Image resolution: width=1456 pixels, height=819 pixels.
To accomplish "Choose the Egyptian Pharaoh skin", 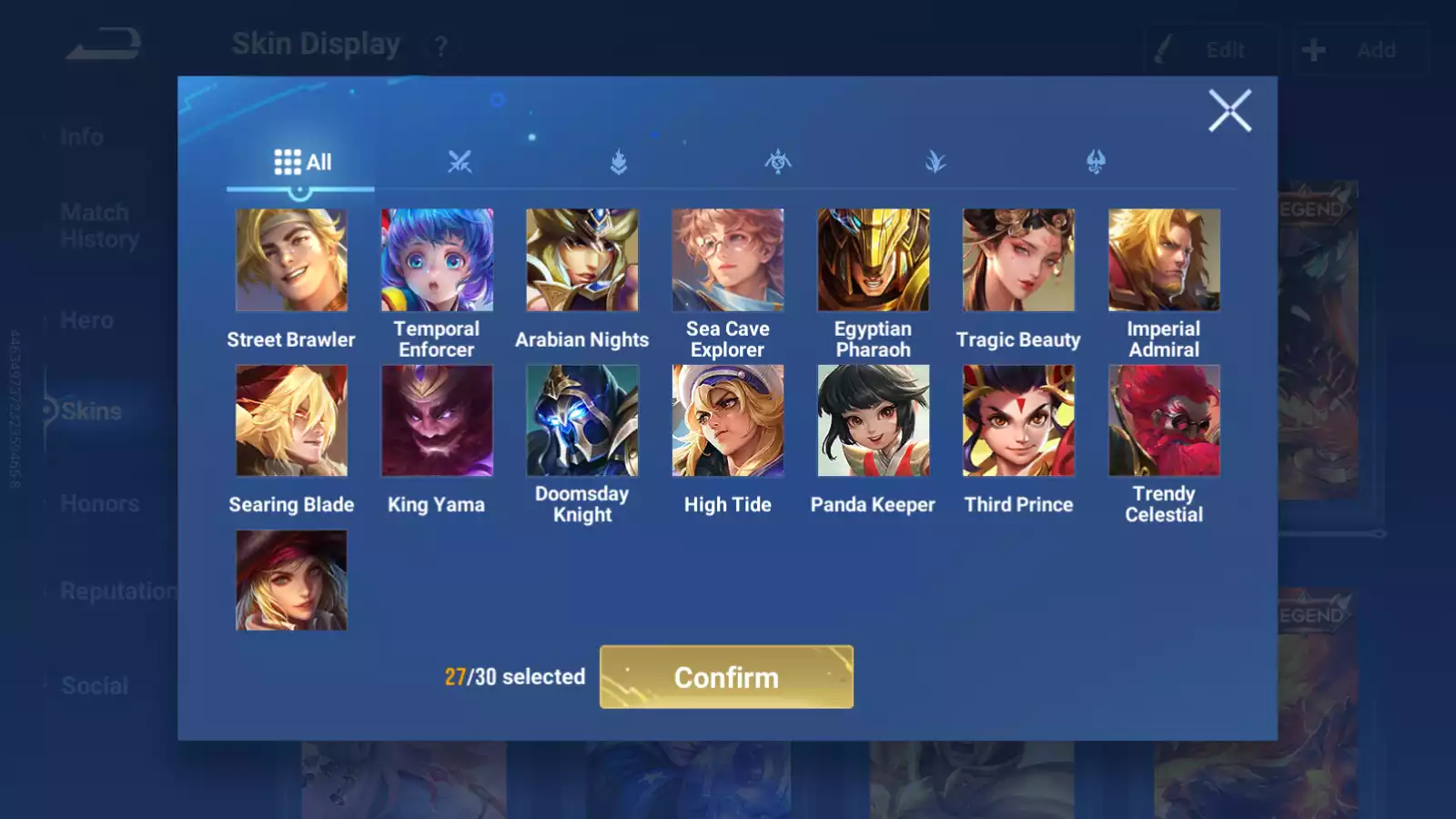I will point(874,260).
